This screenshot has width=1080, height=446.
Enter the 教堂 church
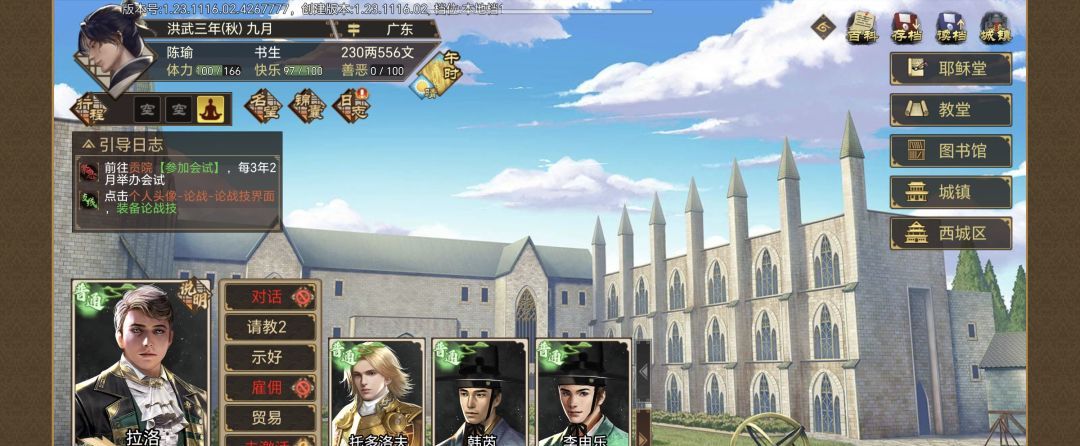[x=950, y=110]
